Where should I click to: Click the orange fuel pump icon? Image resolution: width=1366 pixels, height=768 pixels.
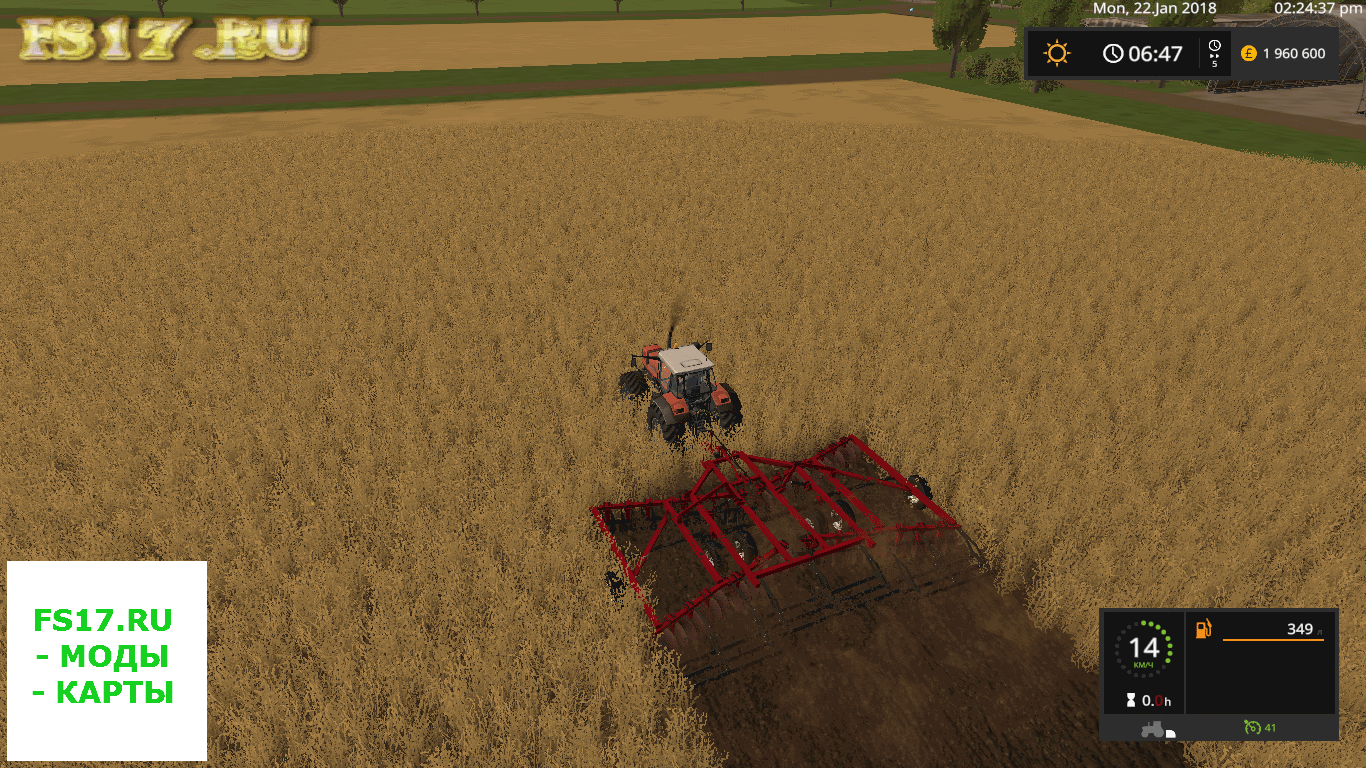[x=1204, y=629]
